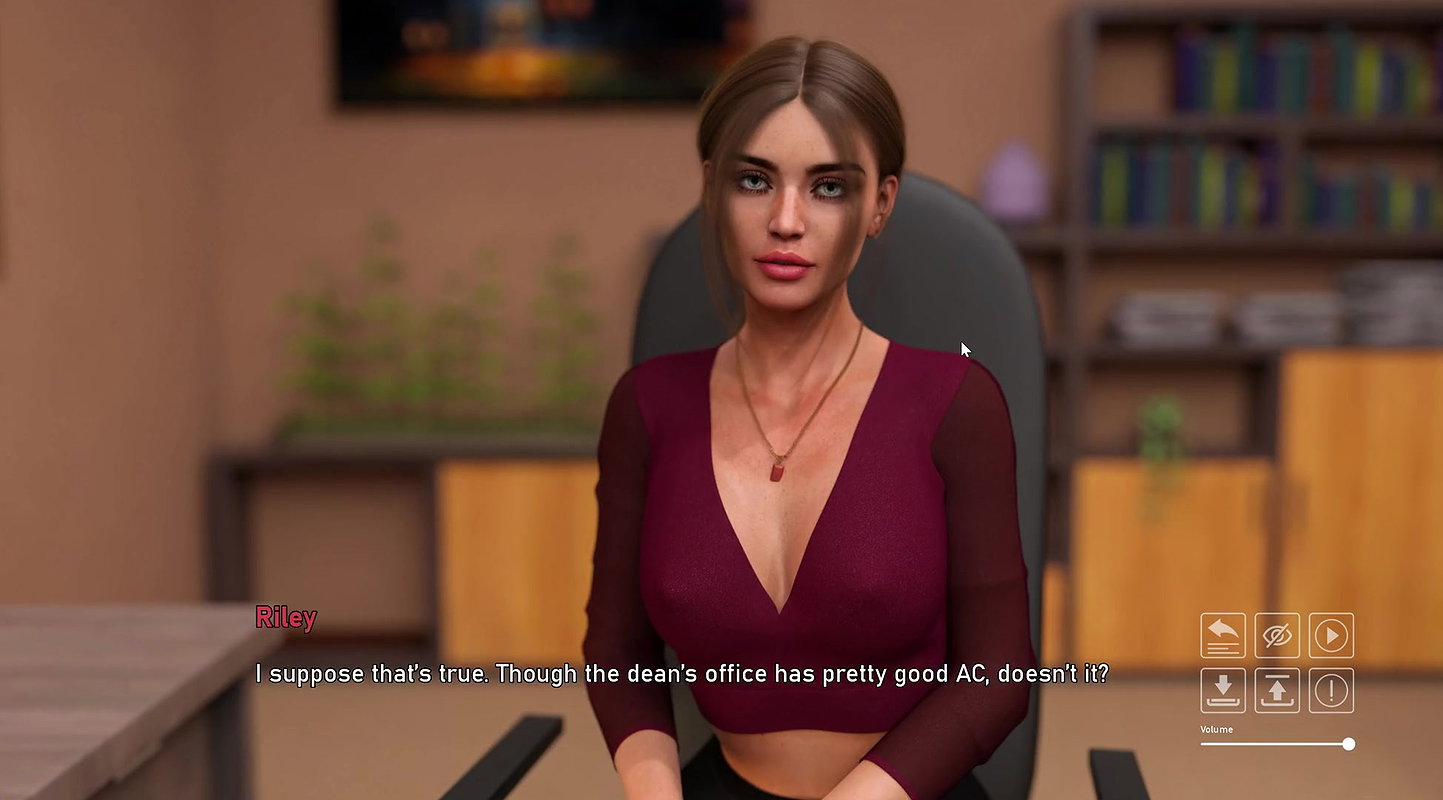Click the alert button in the quick menu
Image resolution: width=1443 pixels, height=800 pixels.
point(1331,690)
